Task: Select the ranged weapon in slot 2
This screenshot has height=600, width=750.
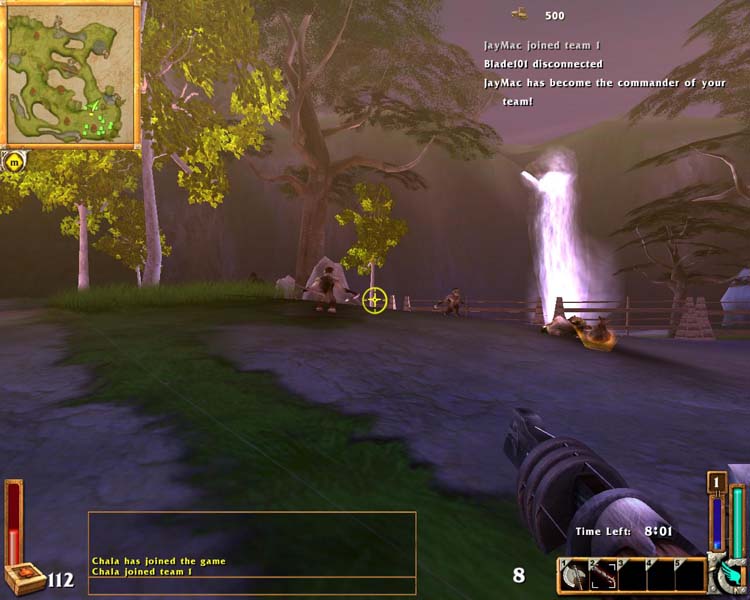Action: pyautogui.click(x=603, y=575)
